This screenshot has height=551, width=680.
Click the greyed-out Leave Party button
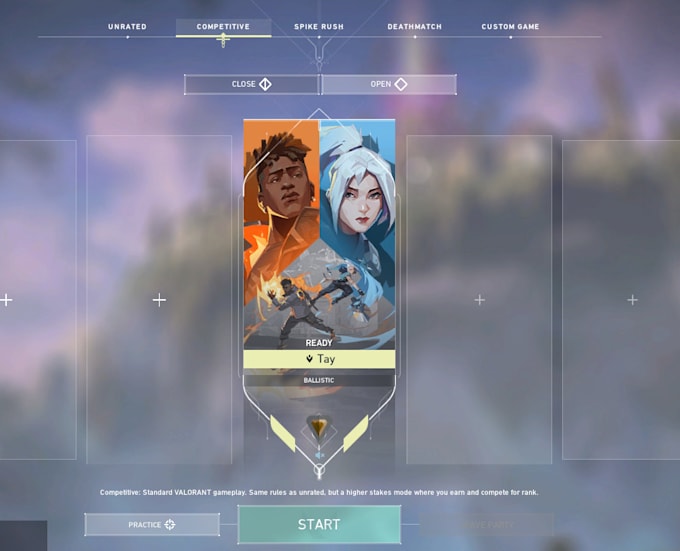click(486, 524)
